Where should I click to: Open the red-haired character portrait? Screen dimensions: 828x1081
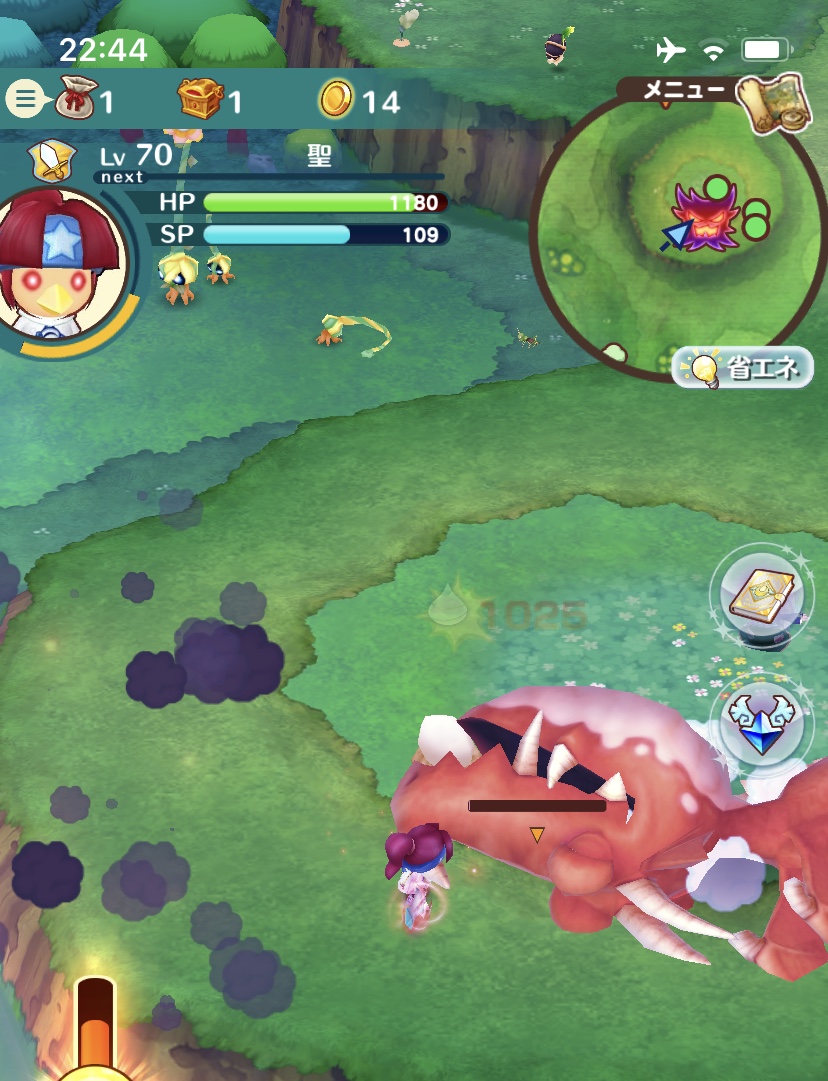pos(63,262)
